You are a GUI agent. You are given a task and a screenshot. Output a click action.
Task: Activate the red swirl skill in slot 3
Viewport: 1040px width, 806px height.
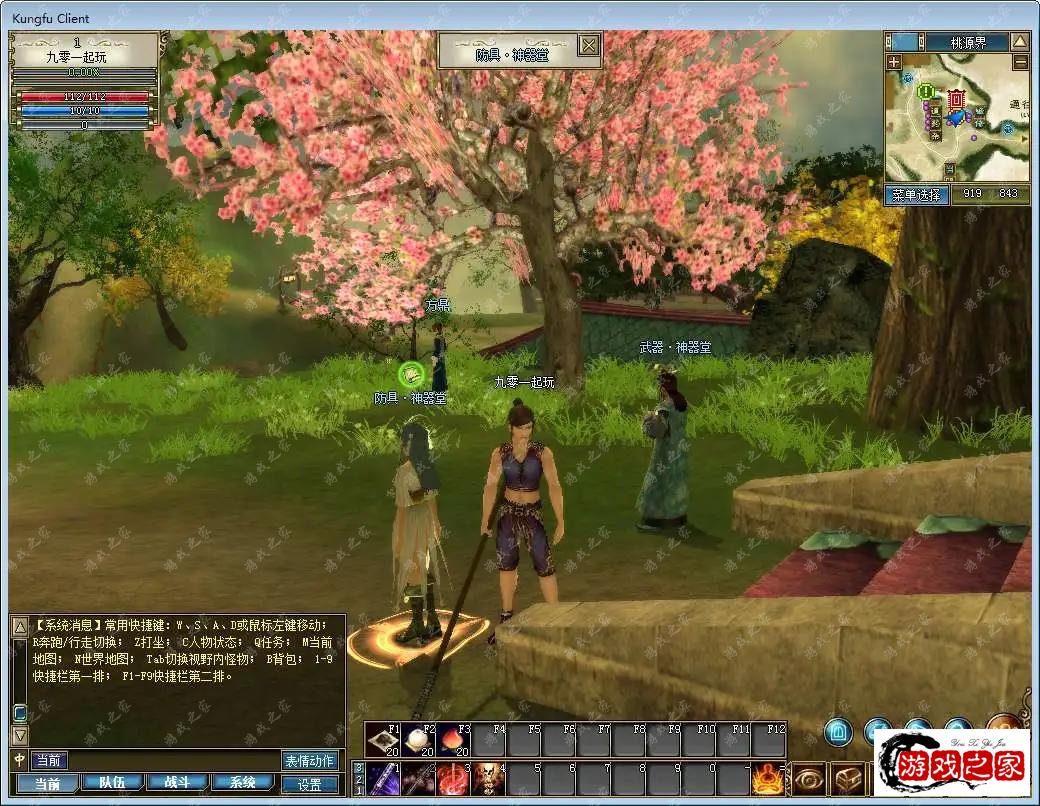tap(452, 779)
